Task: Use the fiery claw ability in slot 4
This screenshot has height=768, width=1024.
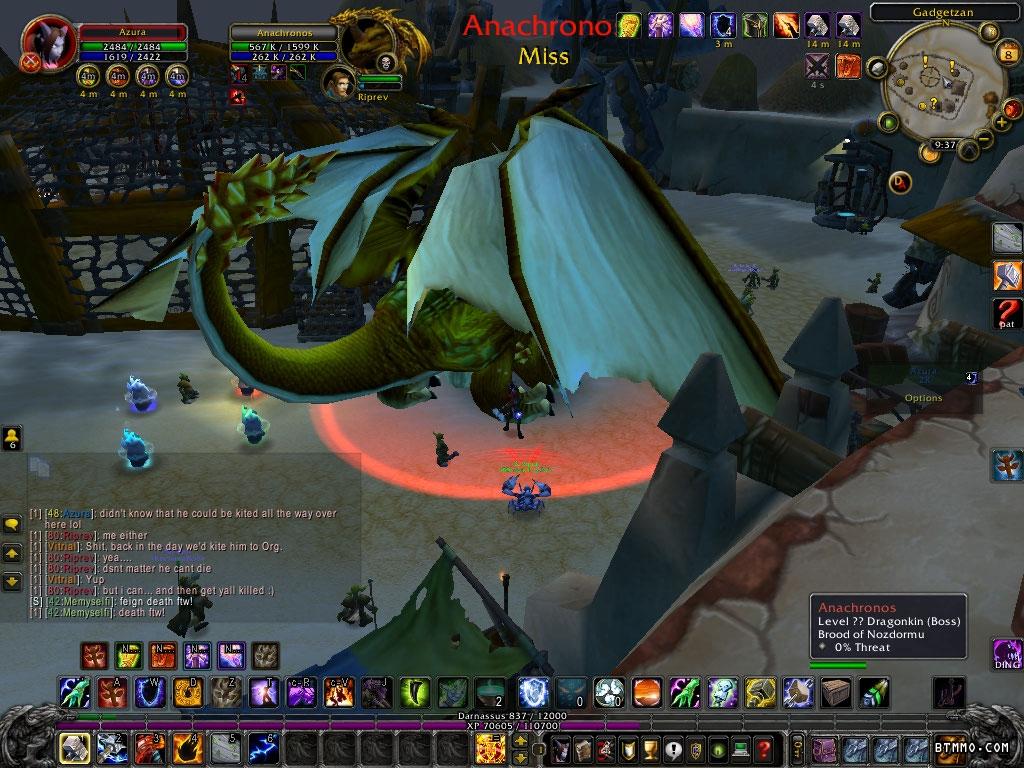Action: click(x=188, y=748)
